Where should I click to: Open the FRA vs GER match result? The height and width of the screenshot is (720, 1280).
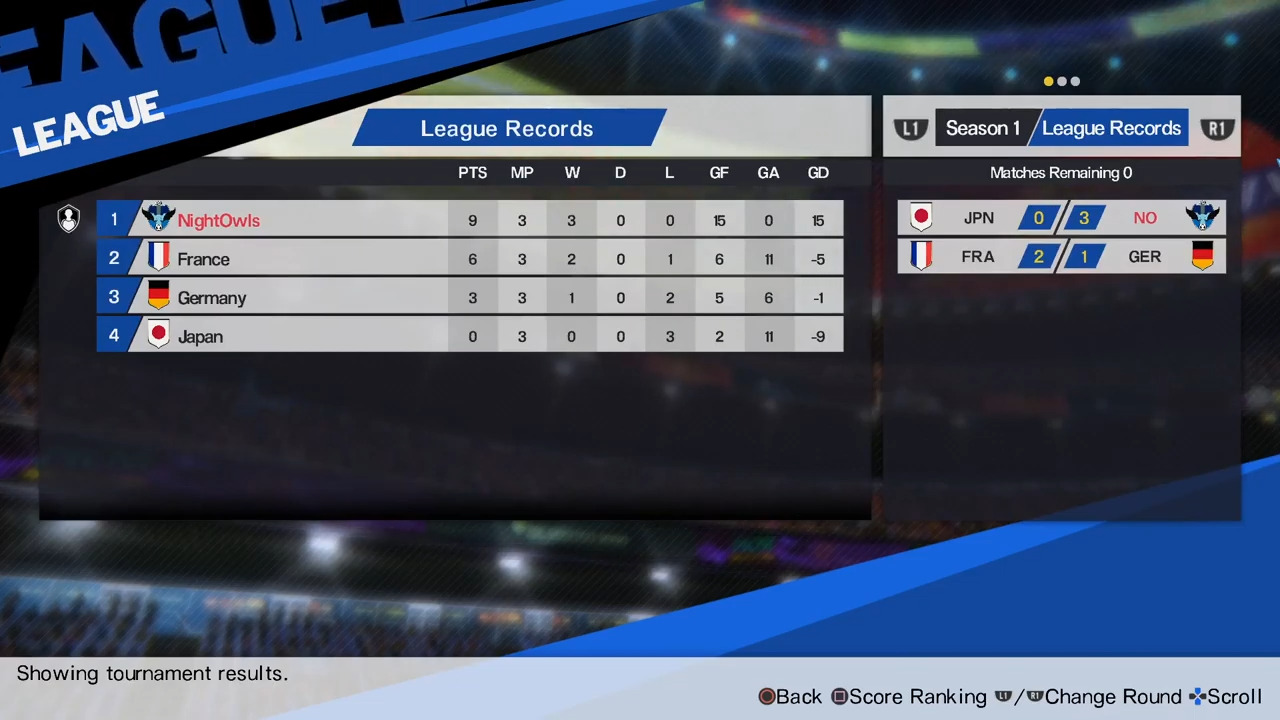pyautogui.click(x=1061, y=257)
